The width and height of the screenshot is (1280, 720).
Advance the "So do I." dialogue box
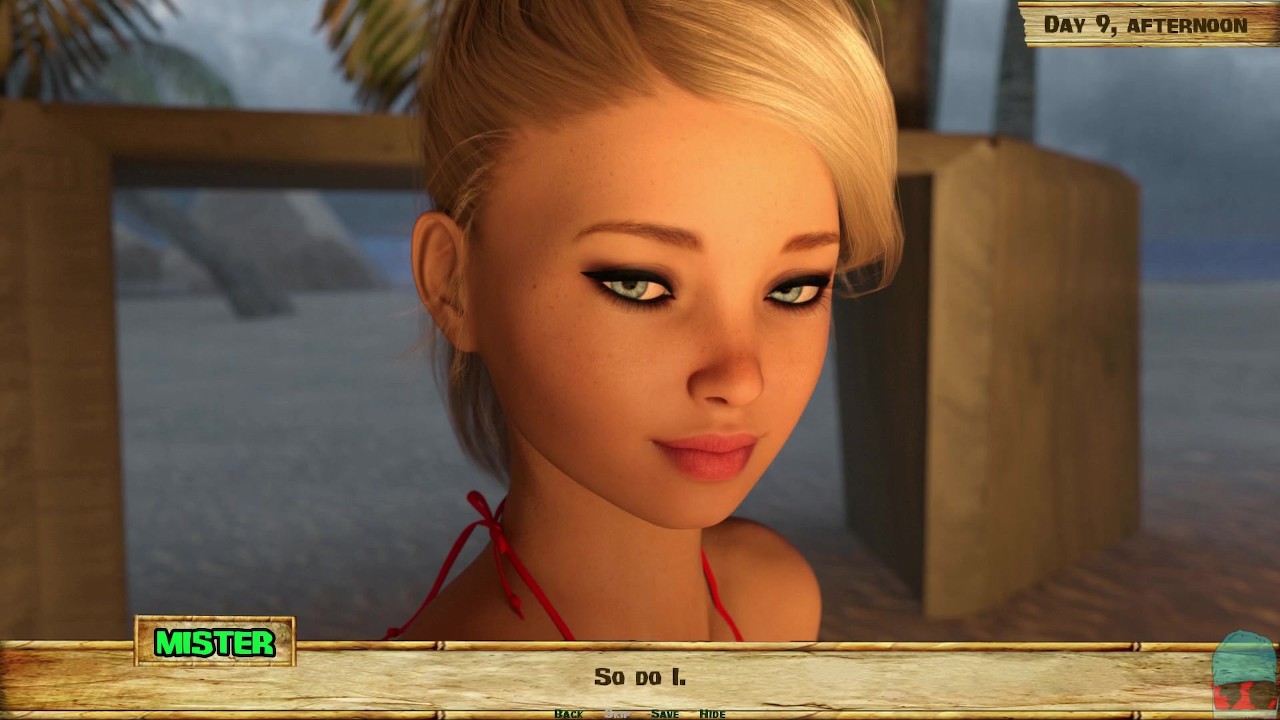[640, 678]
